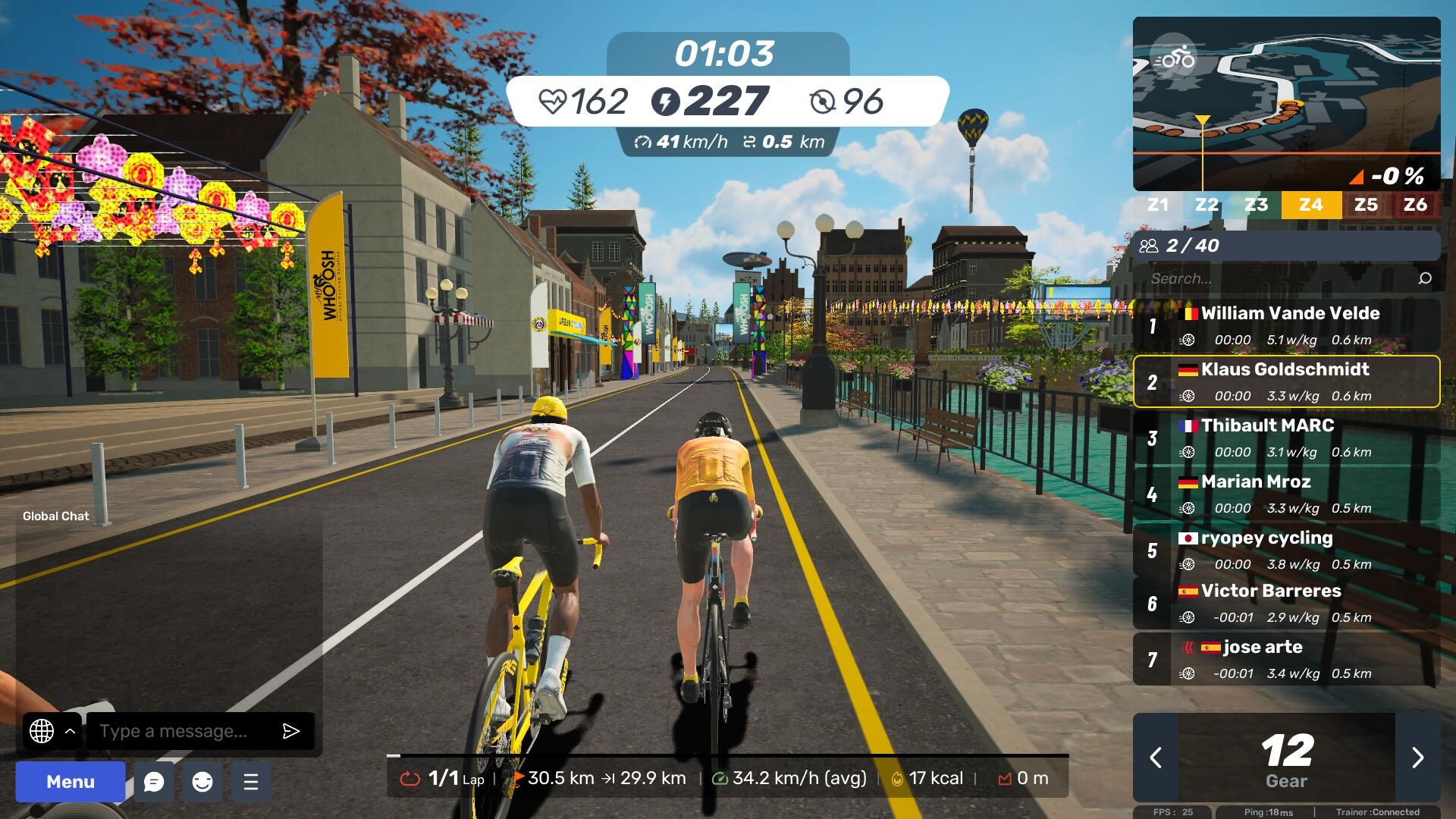Open the blue Menu button
The height and width of the screenshot is (819, 1456).
tap(71, 782)
